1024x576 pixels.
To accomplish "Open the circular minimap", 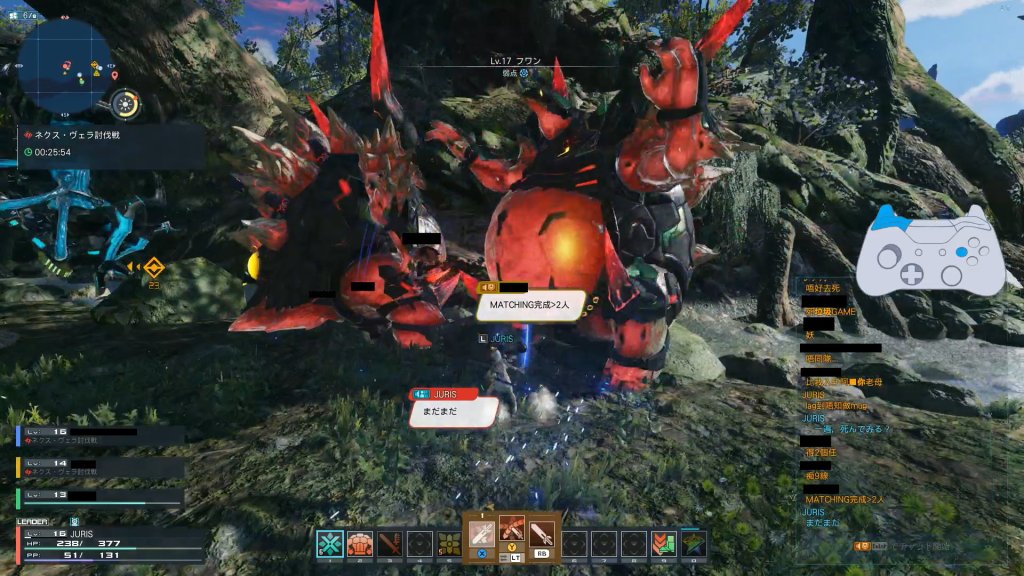I will click(x=65, y=62).
